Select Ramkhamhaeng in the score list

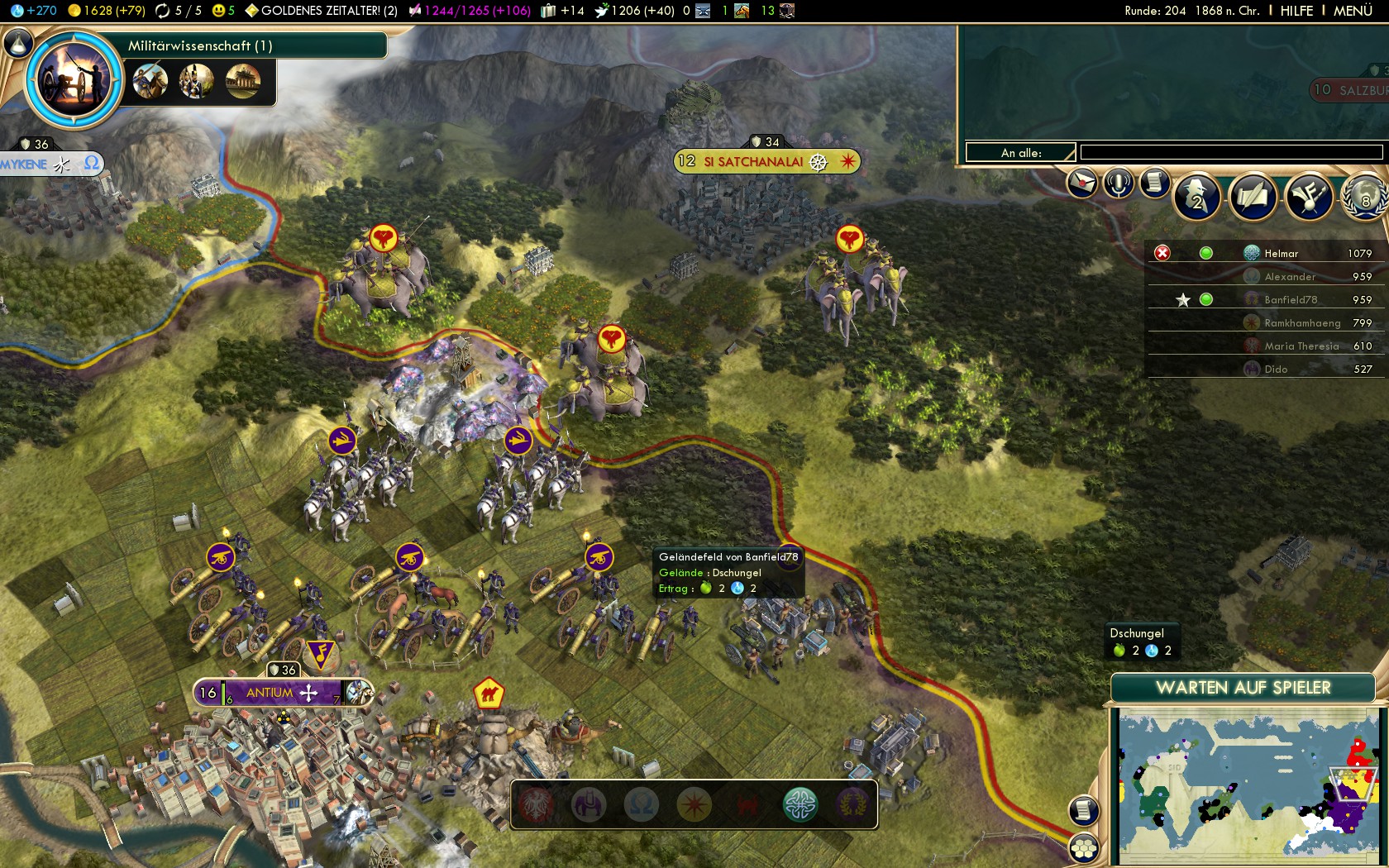[x=1301, y=323]
